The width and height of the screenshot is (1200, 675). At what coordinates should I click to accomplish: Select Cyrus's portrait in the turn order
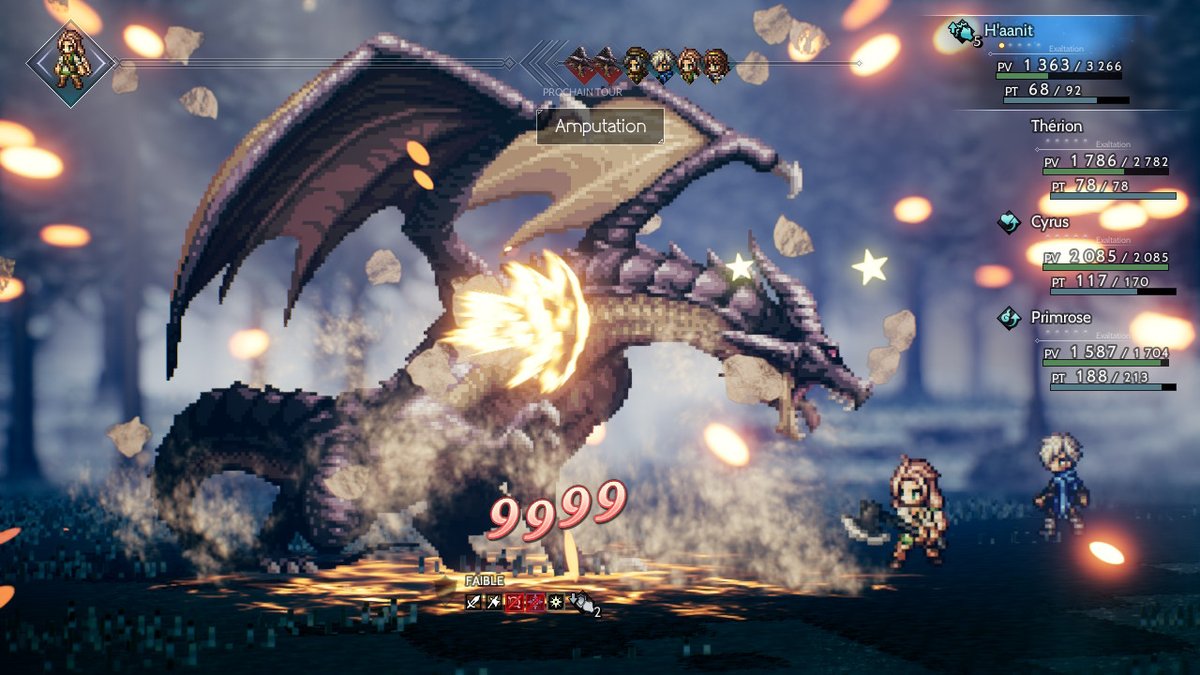click(x=636, y=66)
